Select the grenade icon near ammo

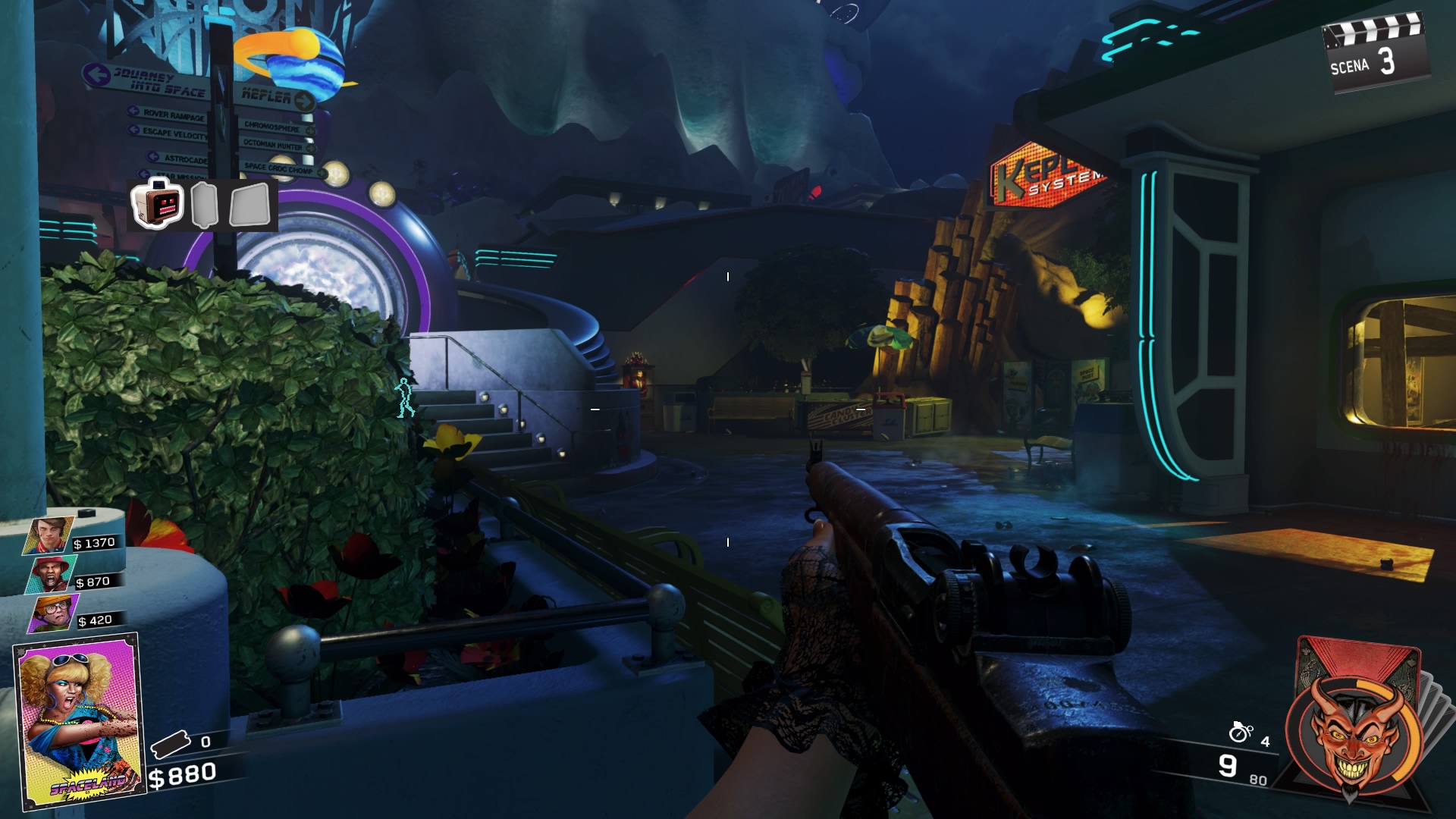click(x=1241, y=732)
